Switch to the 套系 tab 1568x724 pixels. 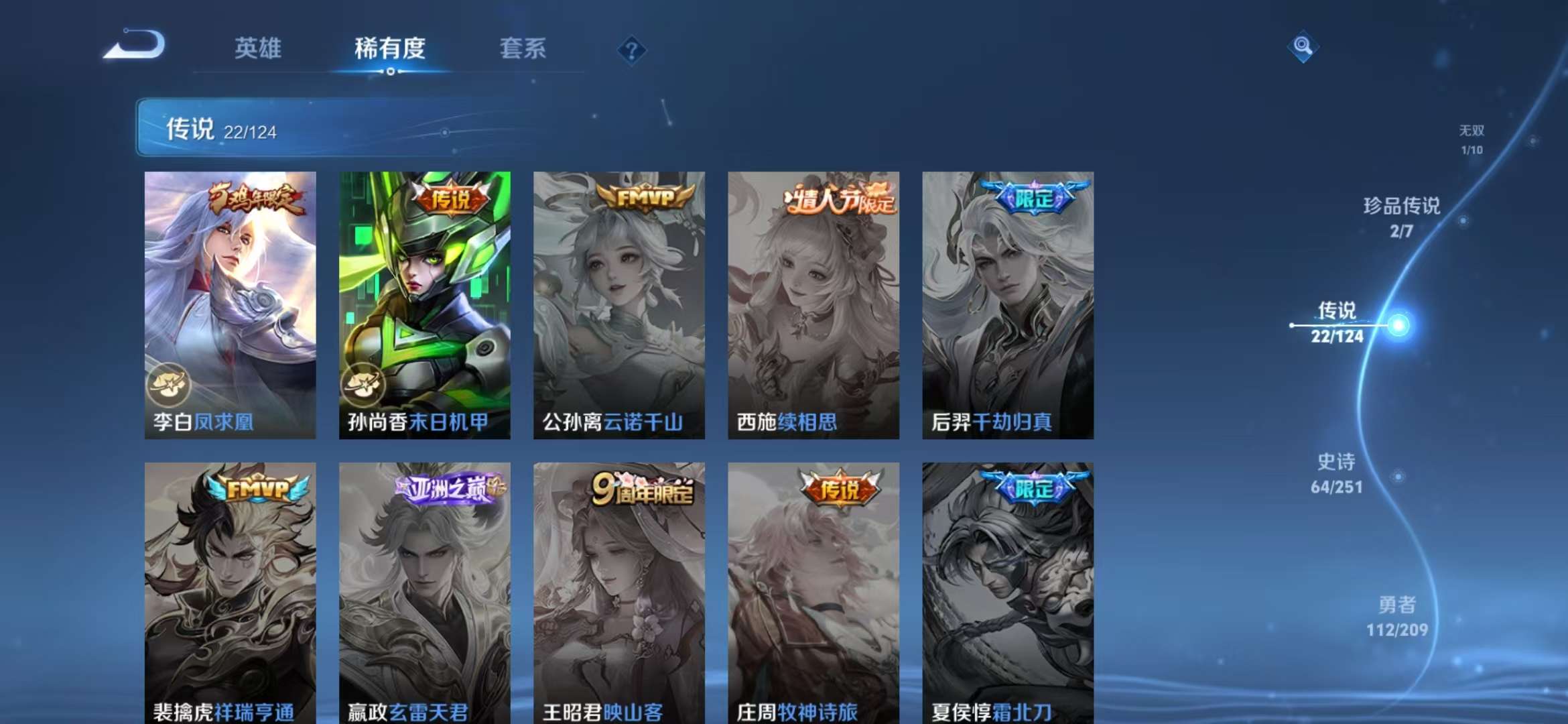click(522, 48)
